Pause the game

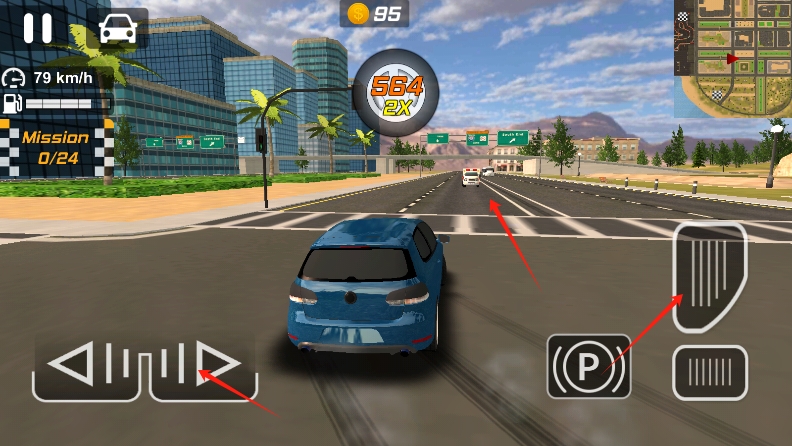point(38,28)
